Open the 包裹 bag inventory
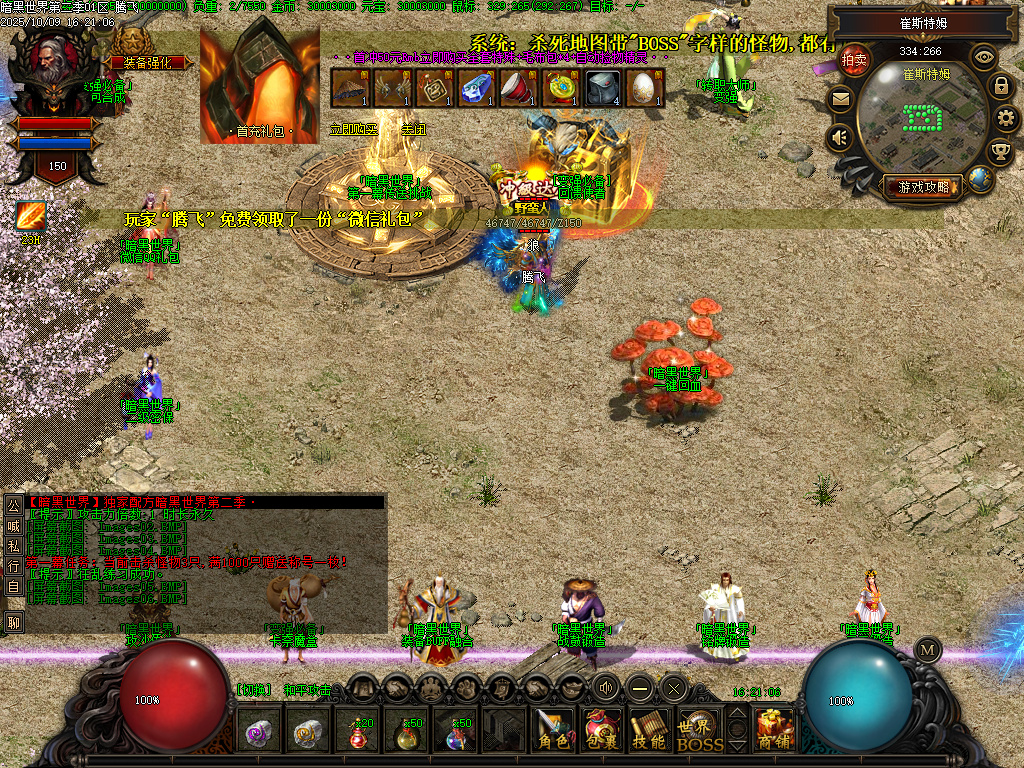Viewport: 1024px width, 768px height. (602, 730)
